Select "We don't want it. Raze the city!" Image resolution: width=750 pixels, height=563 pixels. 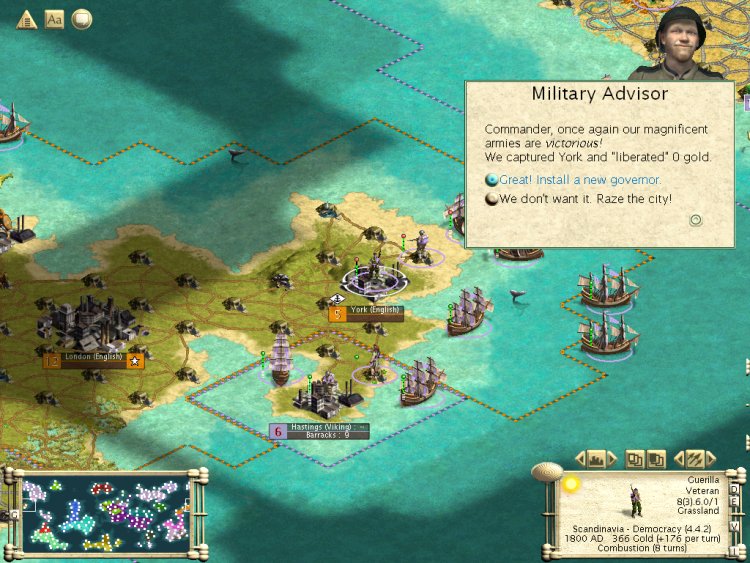point(585,199)
